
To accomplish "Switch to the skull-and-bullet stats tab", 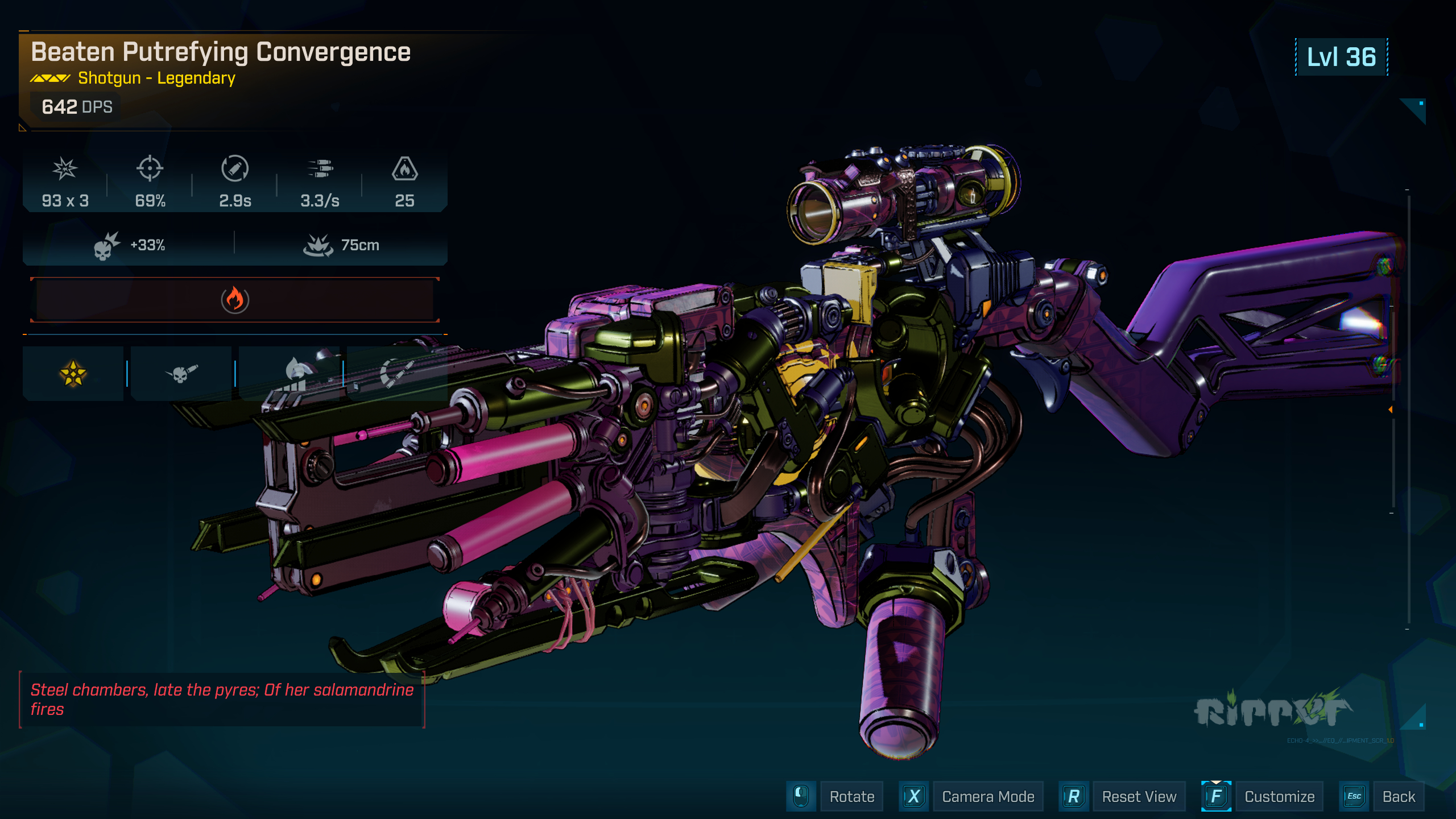I will [x=180, y=373].
